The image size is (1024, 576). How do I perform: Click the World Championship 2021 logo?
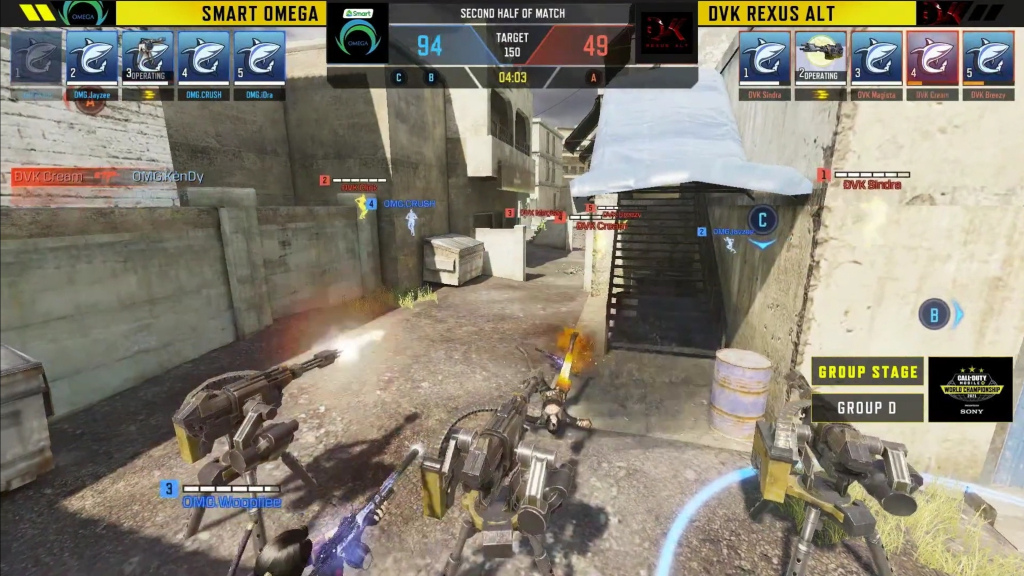970,389
